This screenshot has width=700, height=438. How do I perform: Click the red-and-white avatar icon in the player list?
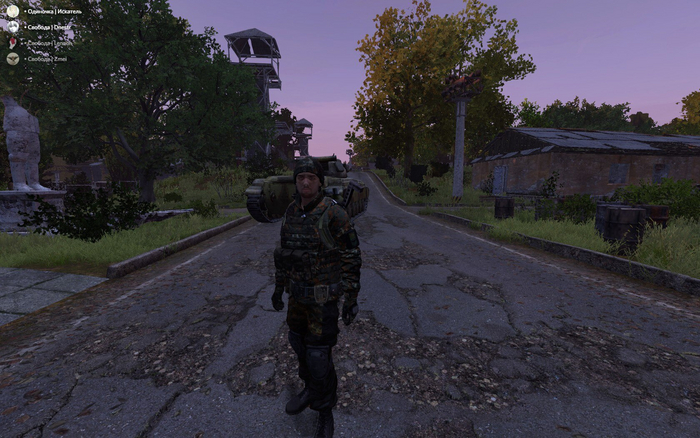coord(12,43)
